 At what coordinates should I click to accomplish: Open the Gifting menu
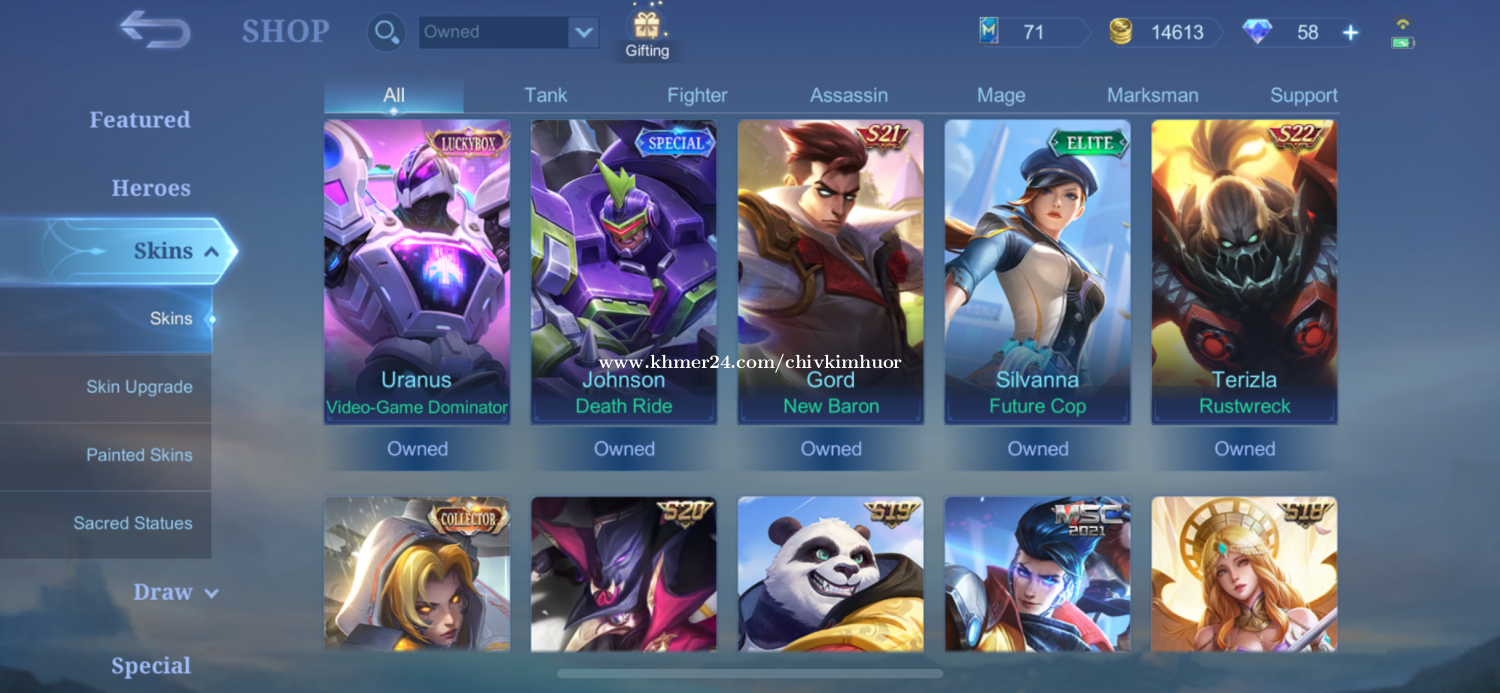point(647,33)
